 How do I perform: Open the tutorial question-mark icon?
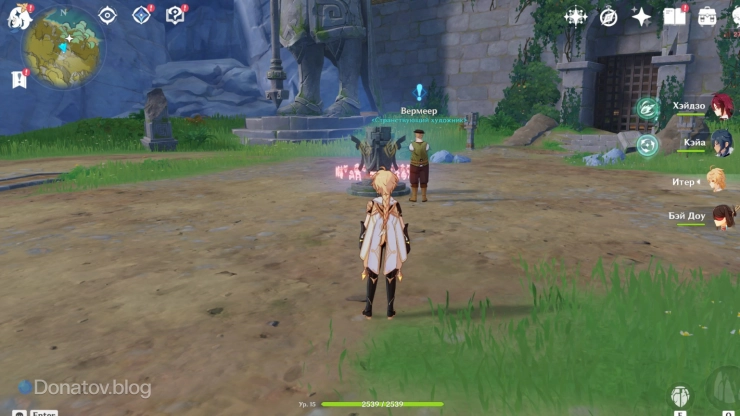pos(175,16)
